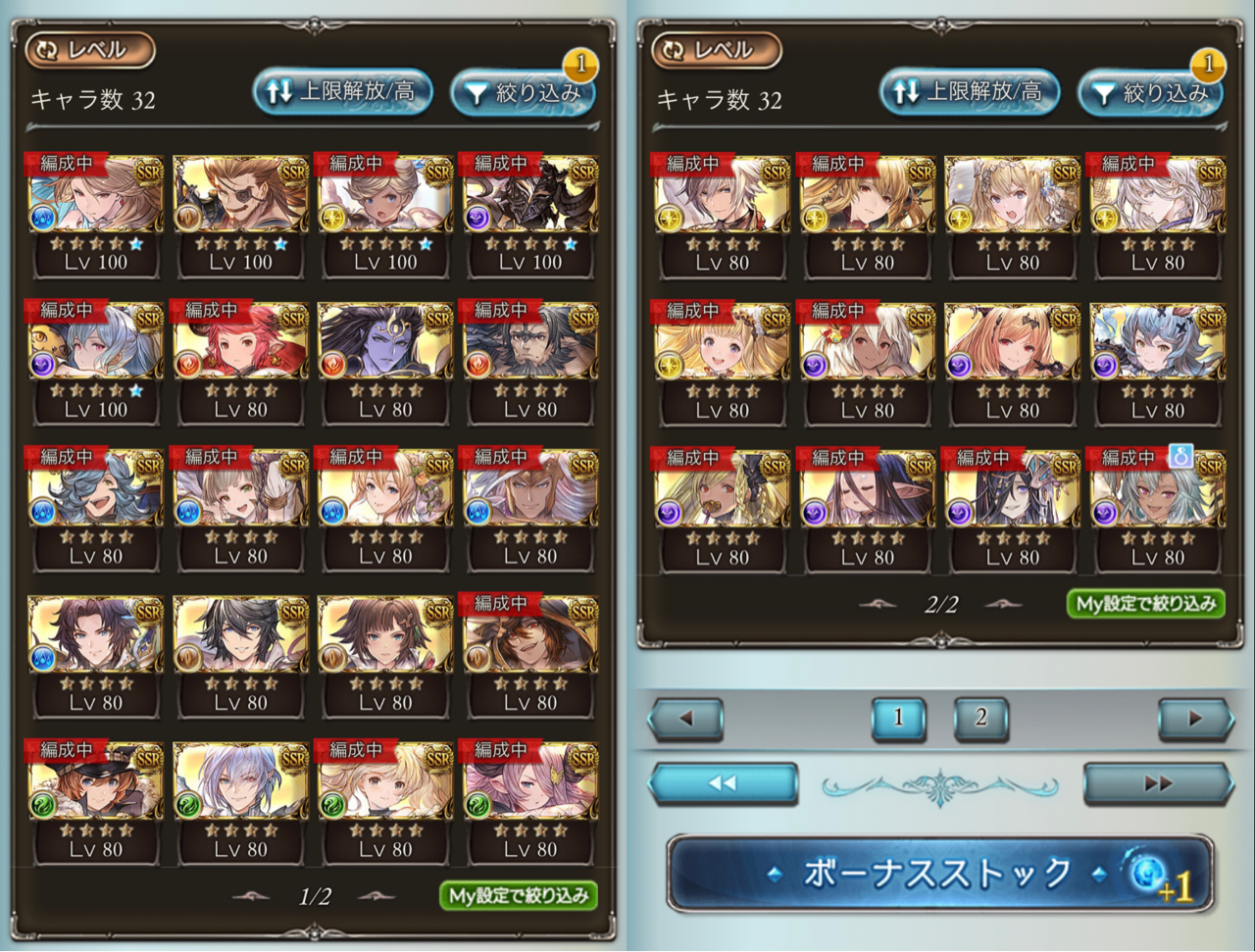This screenshot has height=952, width=1255.
Task: Click My設定で絞り込み on the 2/2 page panel
Action: (x=1145, y=603)
